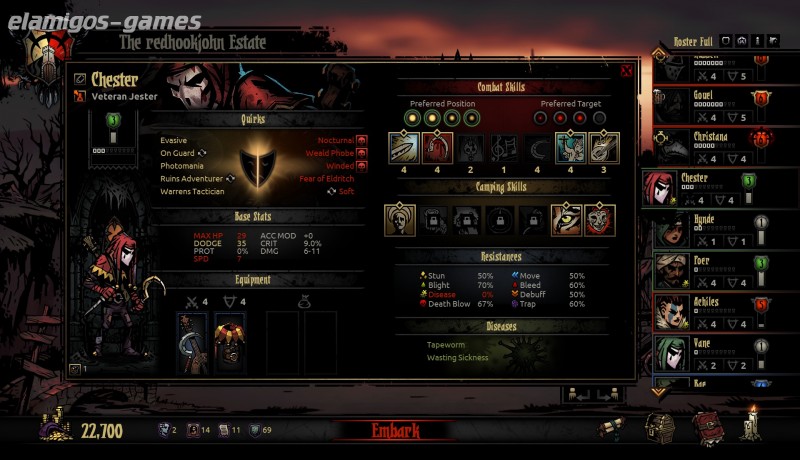Select Vane in the roster
Viewport: 800px width, 460px height.
(705, 354)
